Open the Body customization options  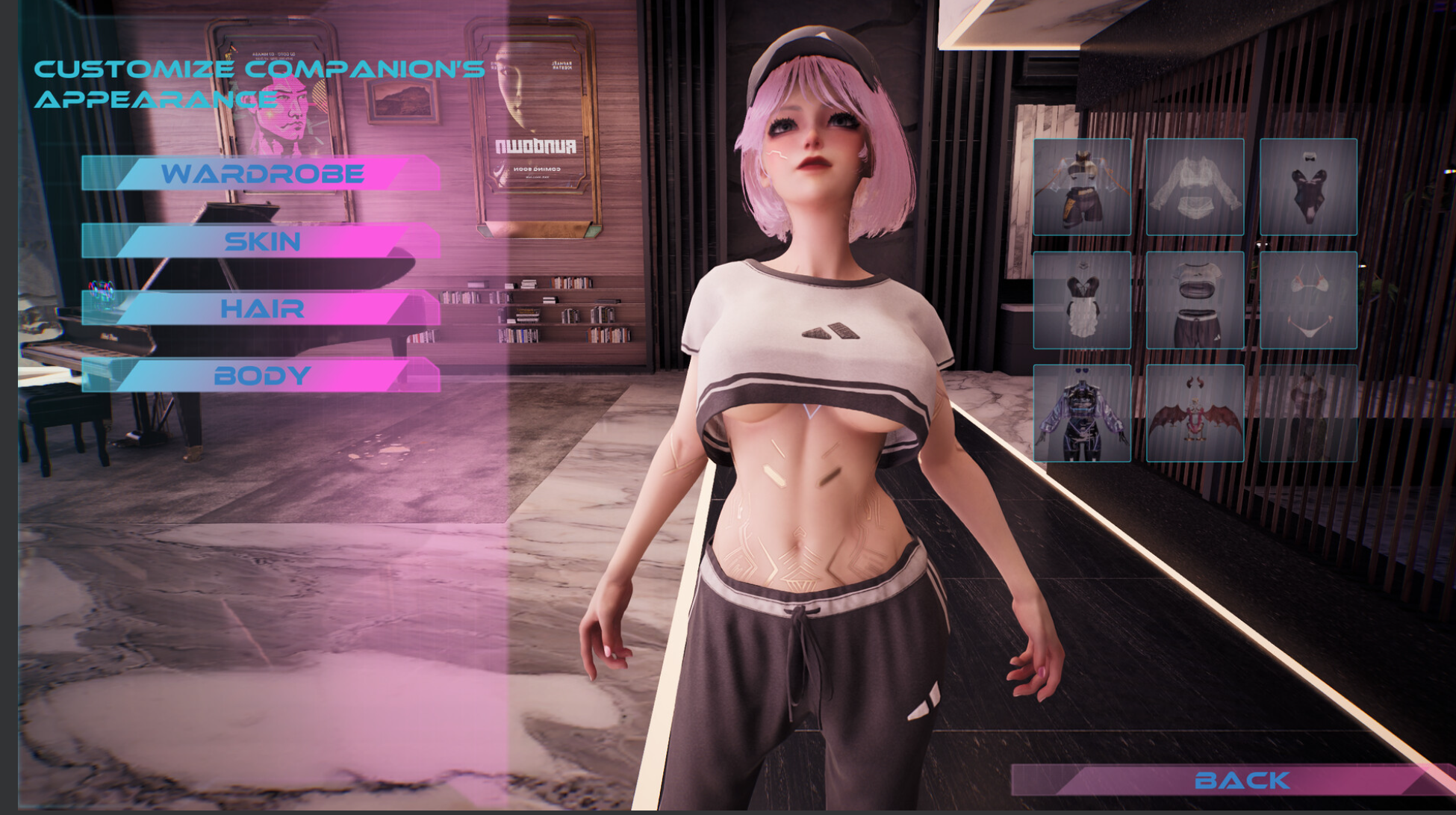pos(263,376)
